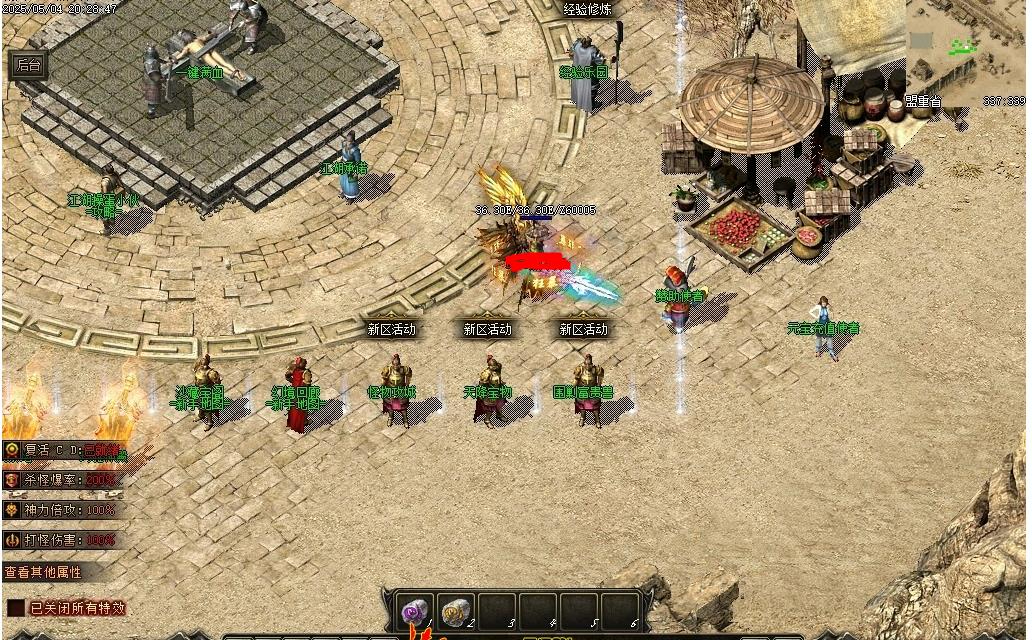
Task: Click the 后台 button
Action: coord(29,66)
